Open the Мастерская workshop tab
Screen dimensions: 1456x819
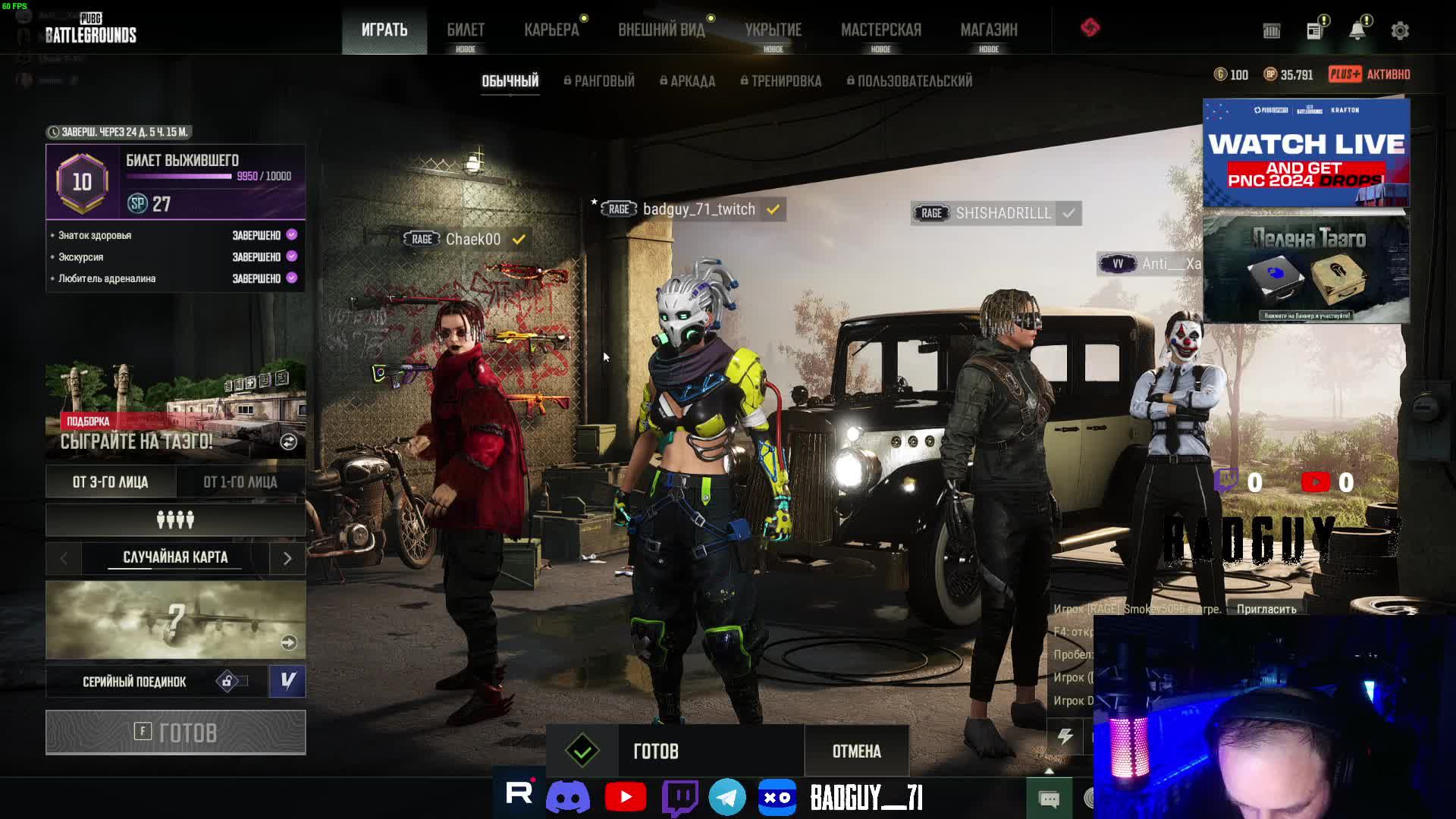[880, 30]
